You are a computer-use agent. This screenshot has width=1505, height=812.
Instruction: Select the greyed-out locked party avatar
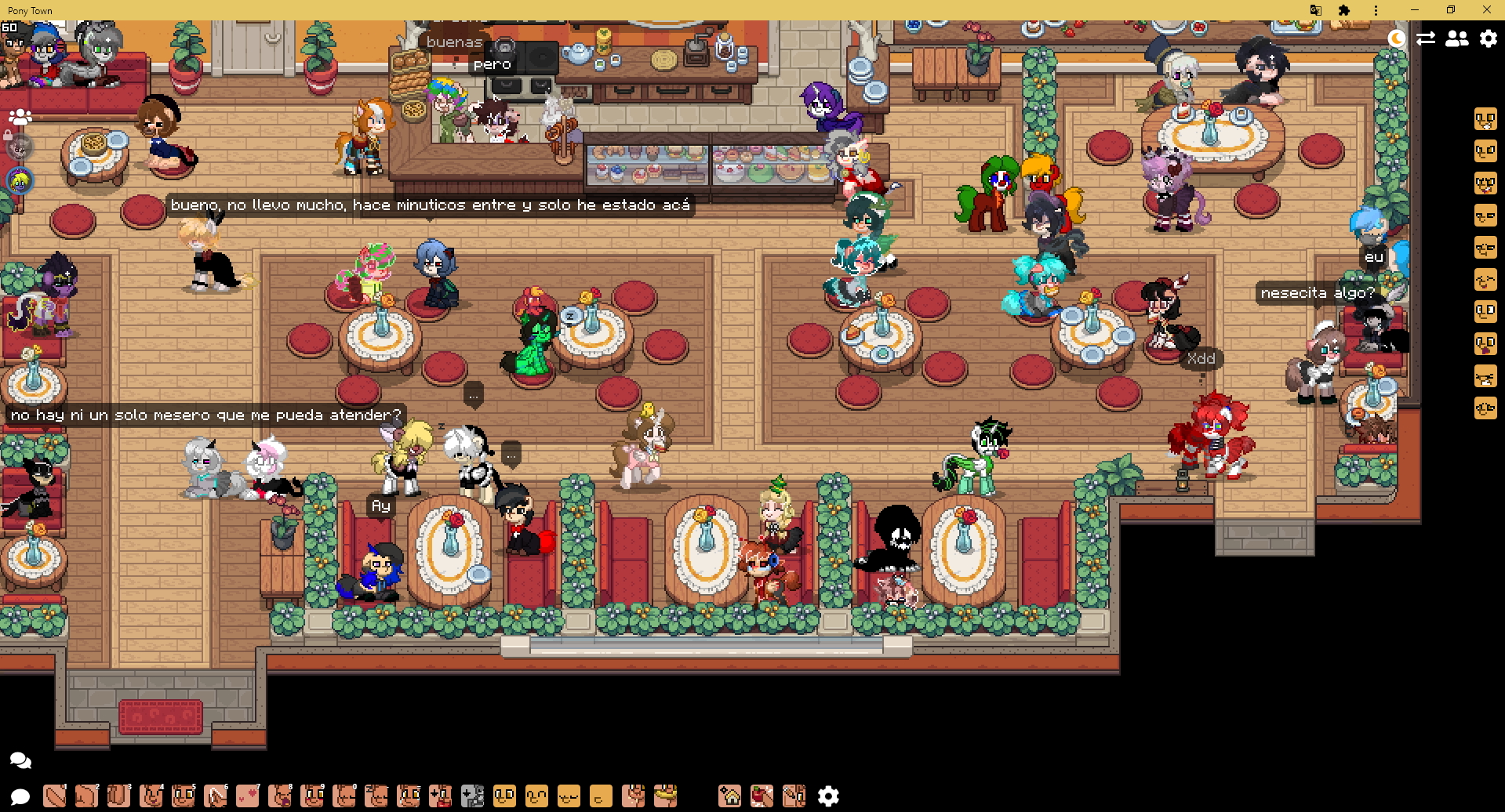pyautogui.click(x=19, y=147)
